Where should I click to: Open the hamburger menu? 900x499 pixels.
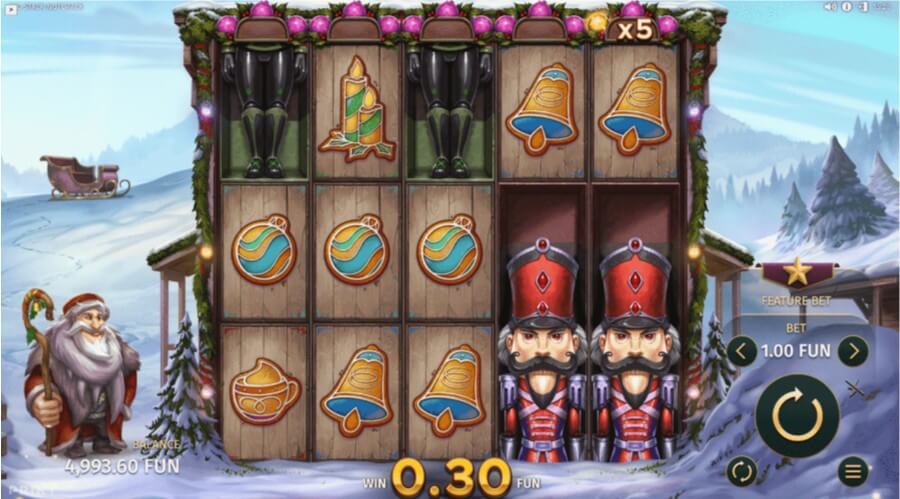coord(852,470)
